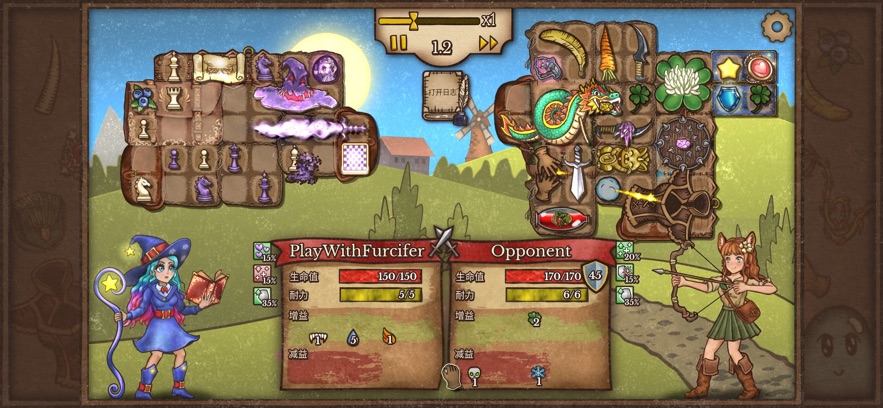The height and width of the screenshot is (408, 883).
Task: Select the blue shield gem
Action: pyautogui.click(x=728, y=99)
